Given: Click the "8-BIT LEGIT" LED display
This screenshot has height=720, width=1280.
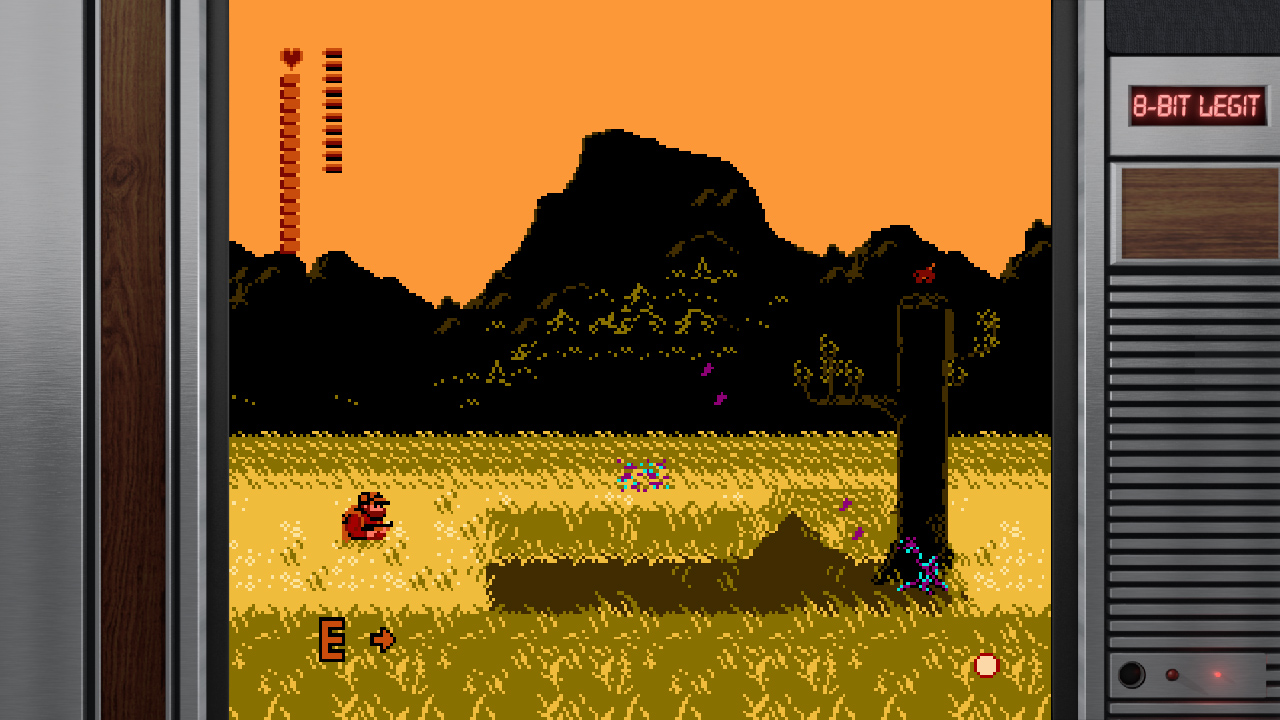Looking at the screenshot, I should (1196, 106).
